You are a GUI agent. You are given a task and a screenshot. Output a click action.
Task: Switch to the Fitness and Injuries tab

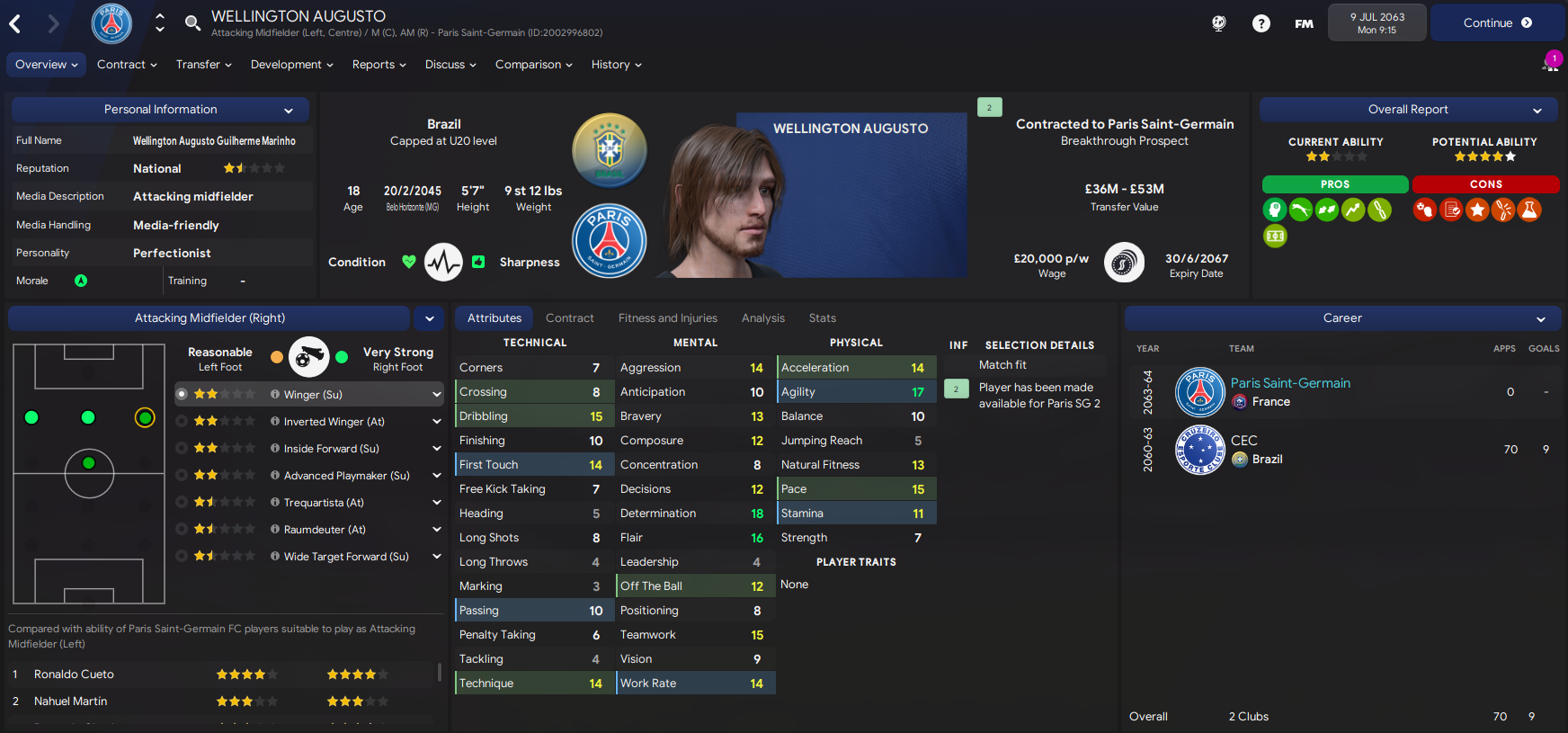667,318
